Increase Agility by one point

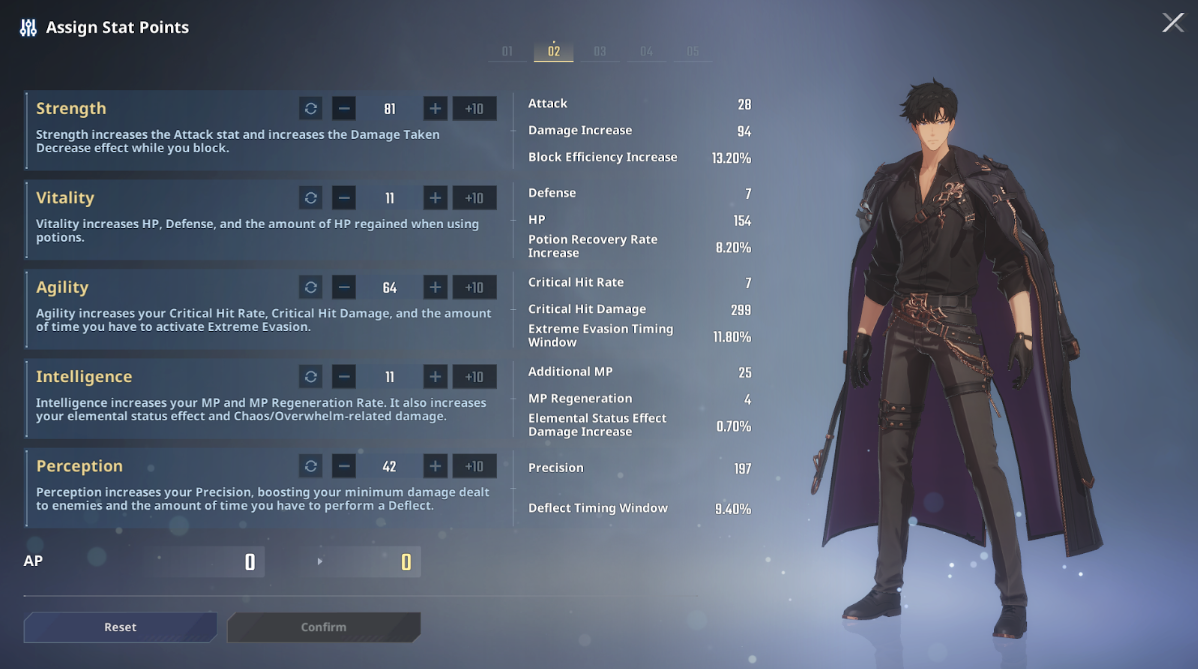435,288
